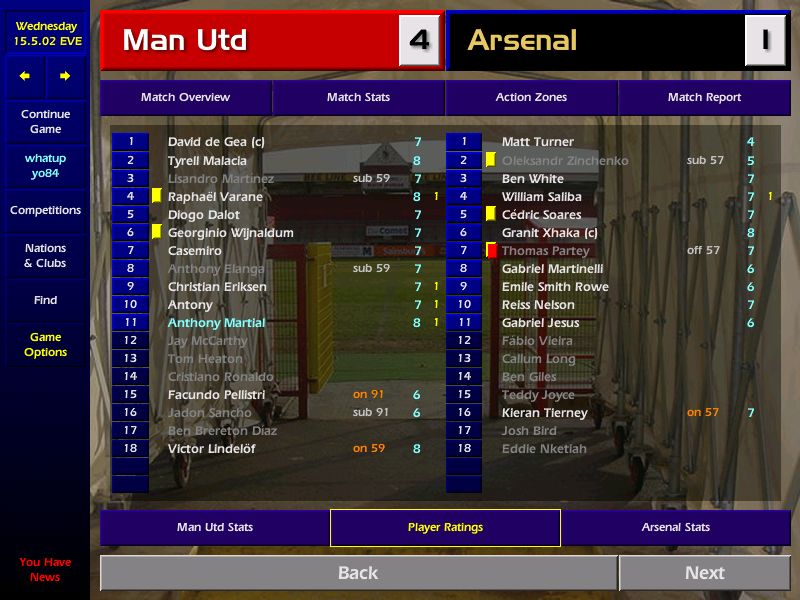The height and width of the screenshot is (600, 800).
Task: Select Granit Xhaka in the Arsenal list
Action: (549, 233)
